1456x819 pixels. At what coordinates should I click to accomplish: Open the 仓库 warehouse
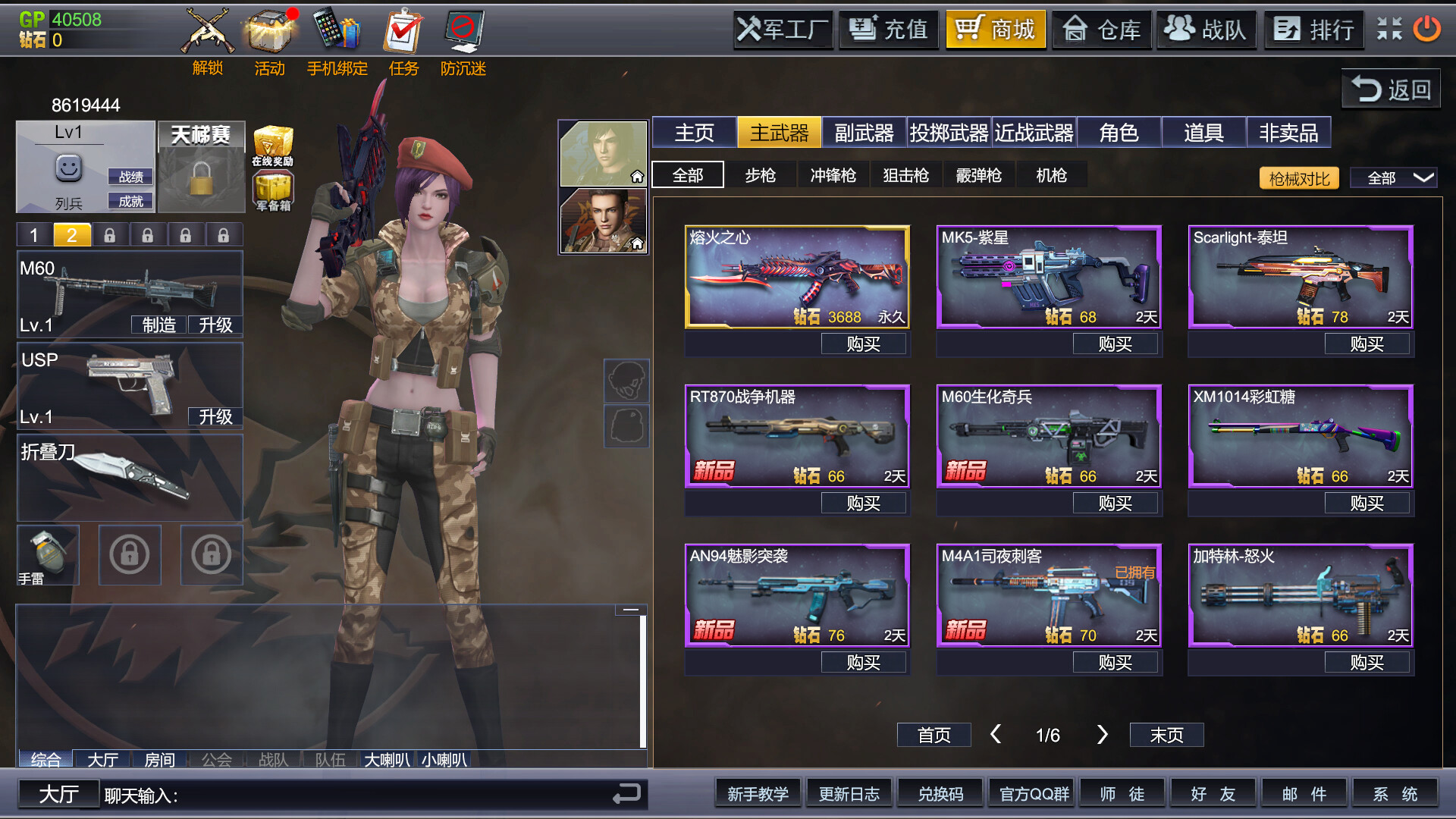coord(1101,30)
